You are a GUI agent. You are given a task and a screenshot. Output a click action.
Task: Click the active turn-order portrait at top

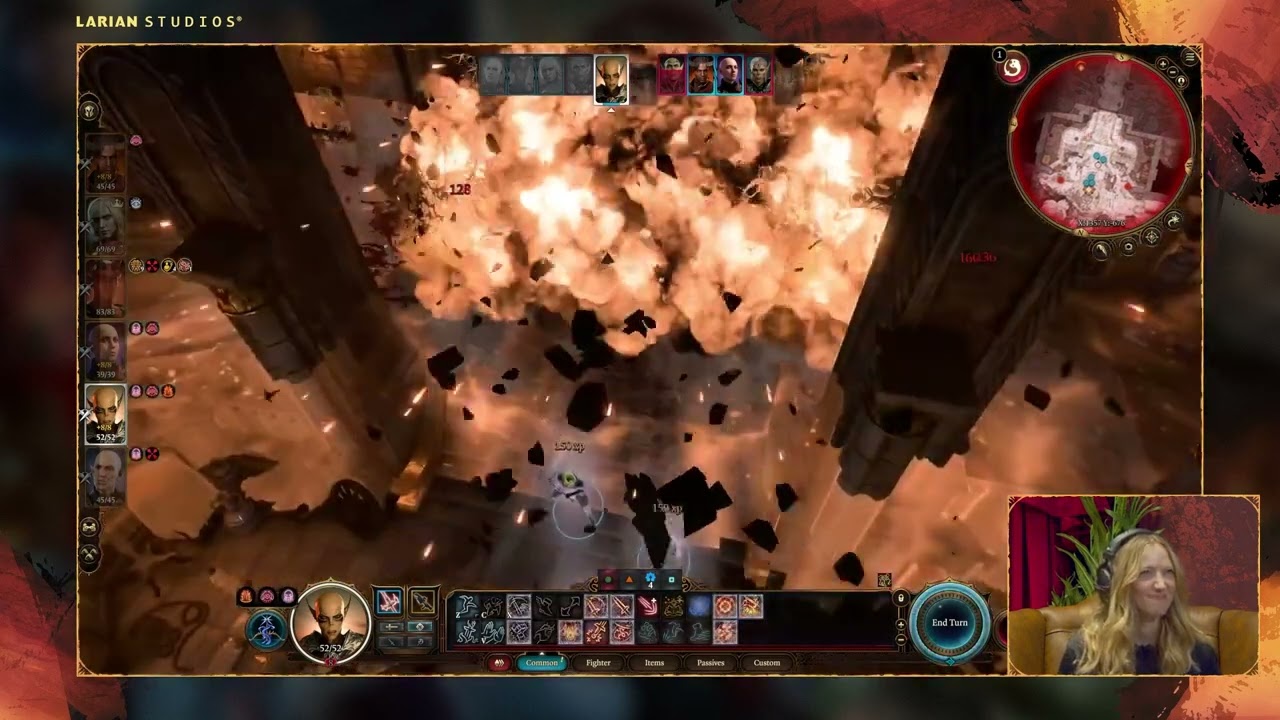[611, 78]
